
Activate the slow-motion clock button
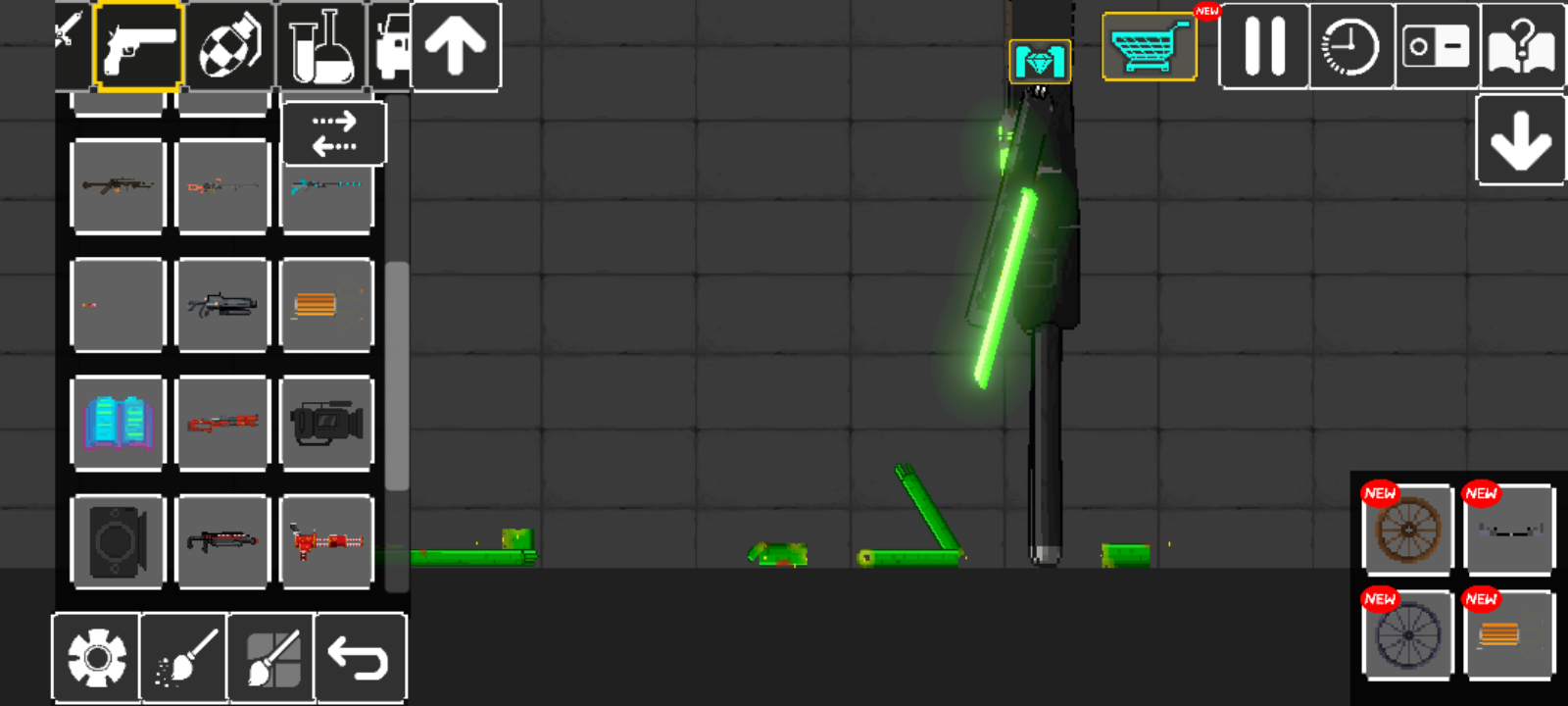[x=1350, y=46]
